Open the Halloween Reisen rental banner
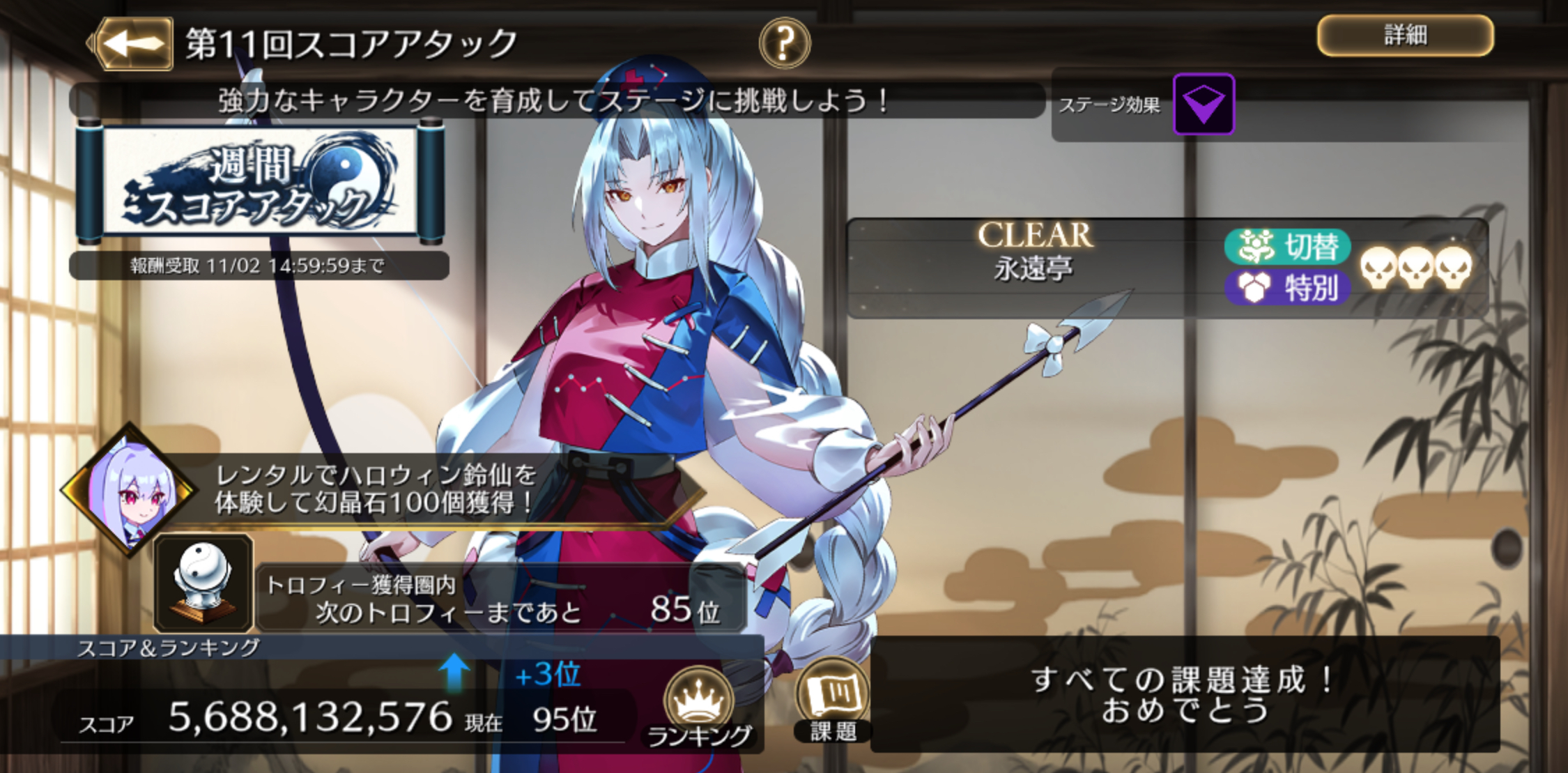 click(x=376, y=489)
